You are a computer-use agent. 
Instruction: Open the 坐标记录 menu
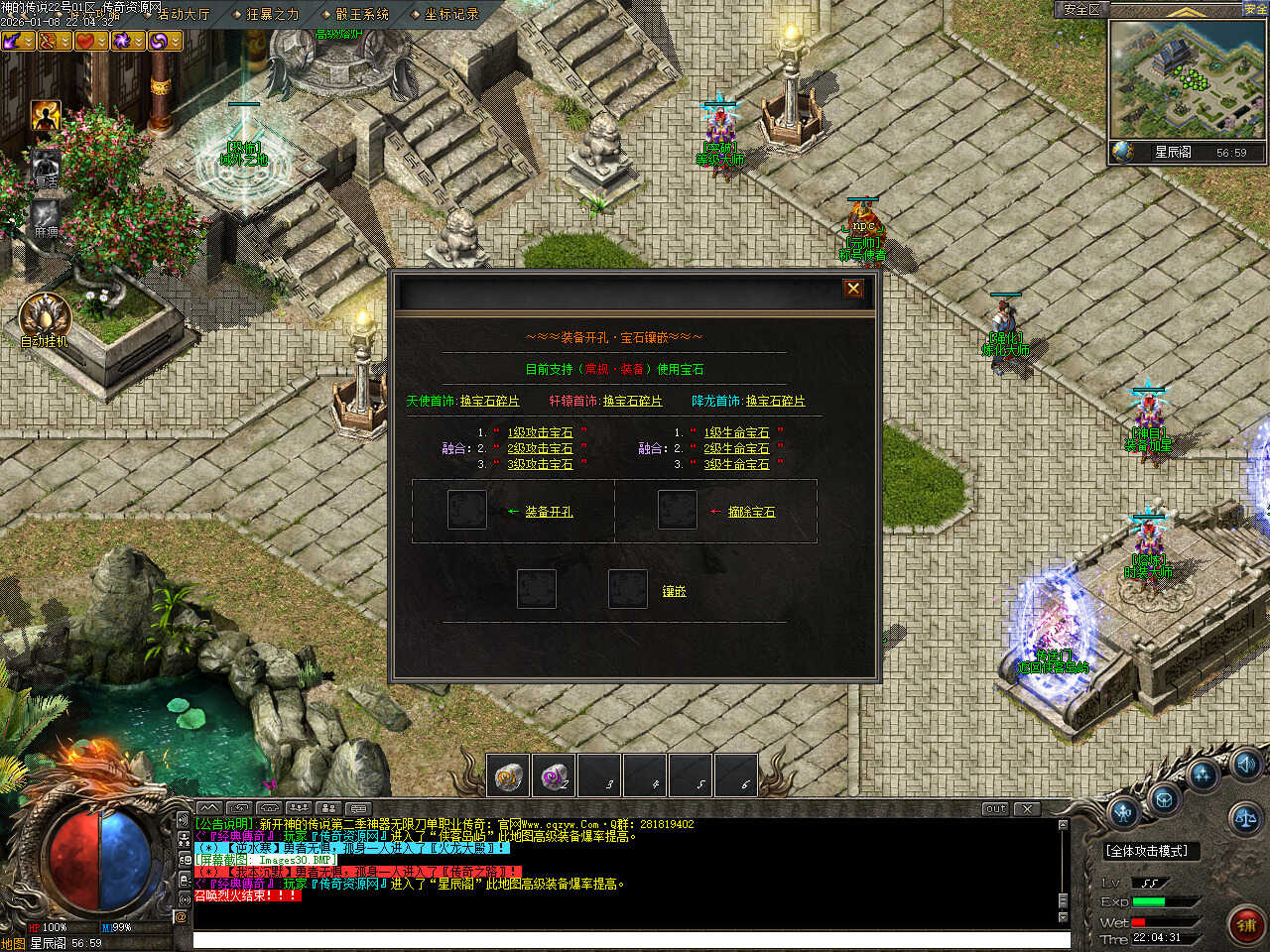point(451,14)
